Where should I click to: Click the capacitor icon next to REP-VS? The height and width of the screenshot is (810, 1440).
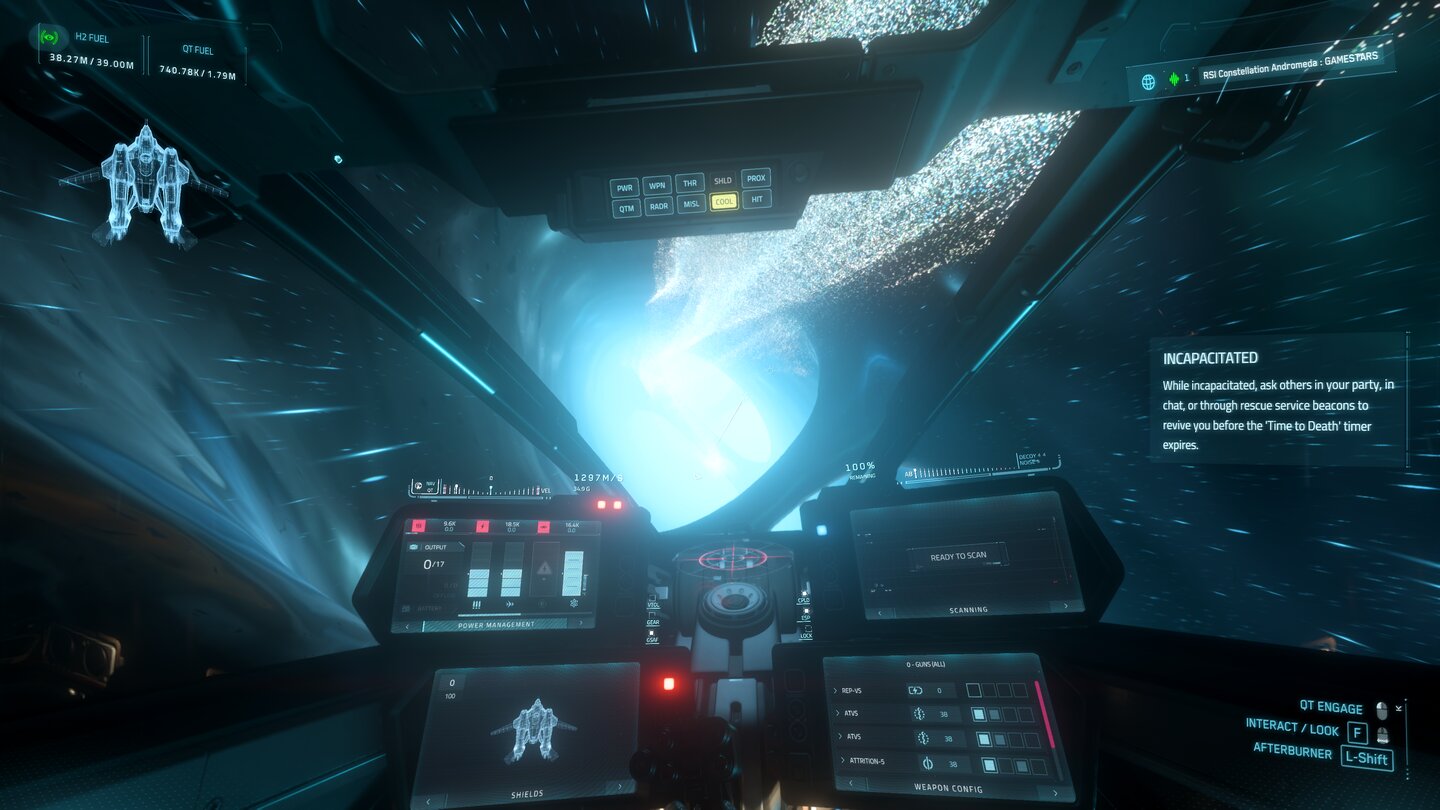(915, 691)
